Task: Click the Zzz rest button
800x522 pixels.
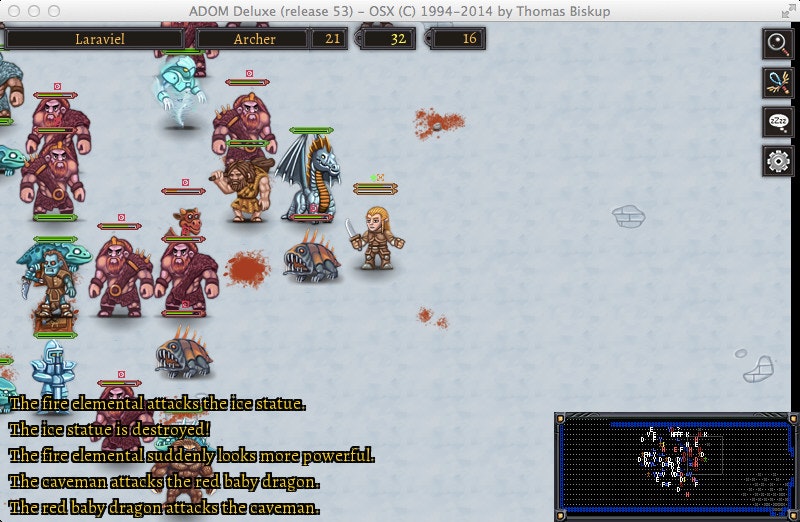Action: [x=777, y=121]
